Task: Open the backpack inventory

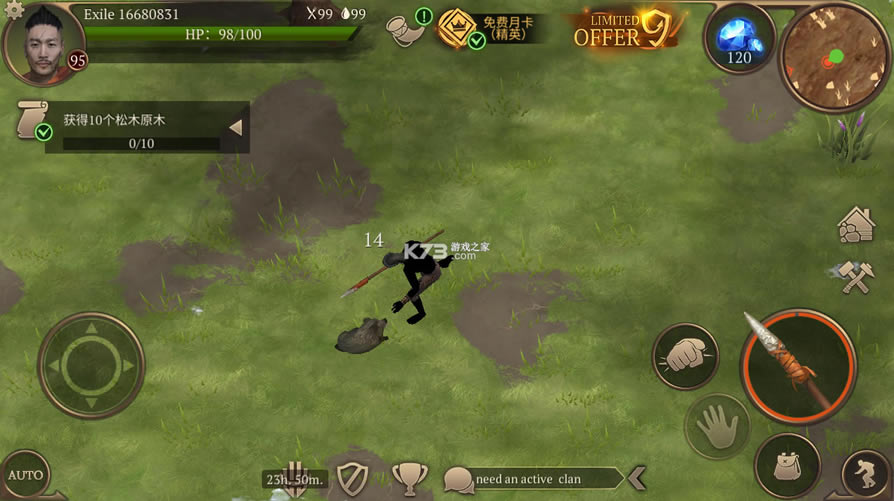Action: (786, 464)
